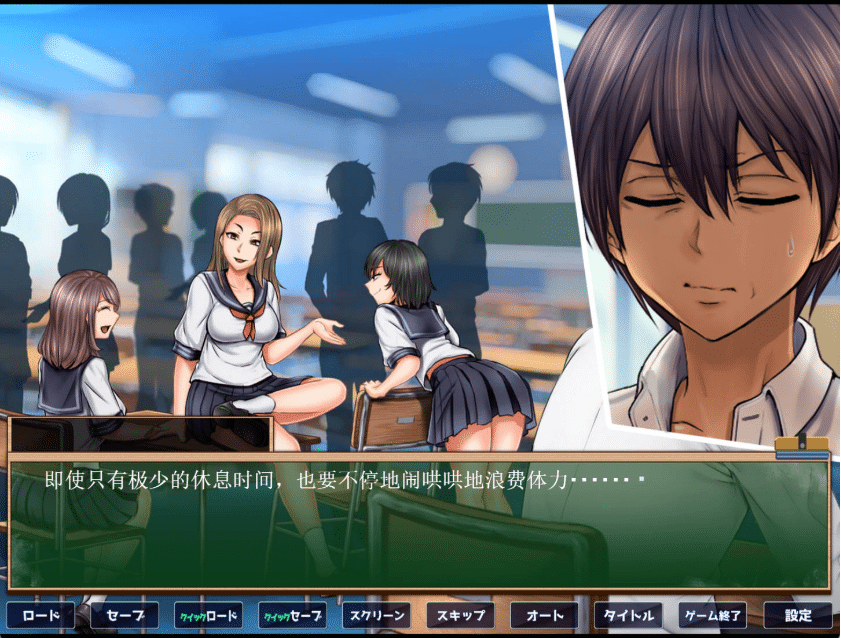Quit with the ゲーム終了 button
841x638 pixels.
point(712,615)
